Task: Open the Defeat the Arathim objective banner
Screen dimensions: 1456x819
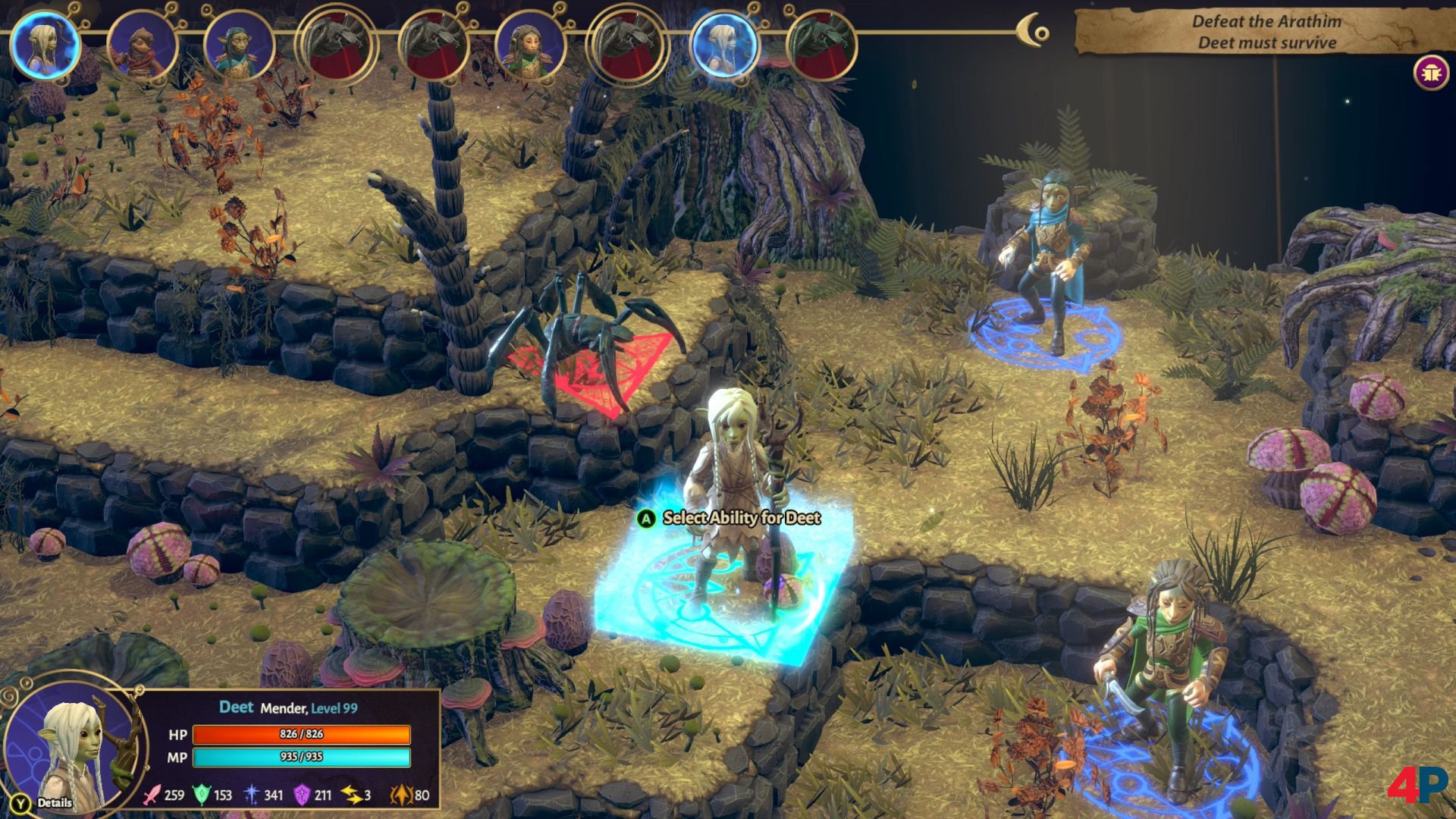Action: point(1265,32)
